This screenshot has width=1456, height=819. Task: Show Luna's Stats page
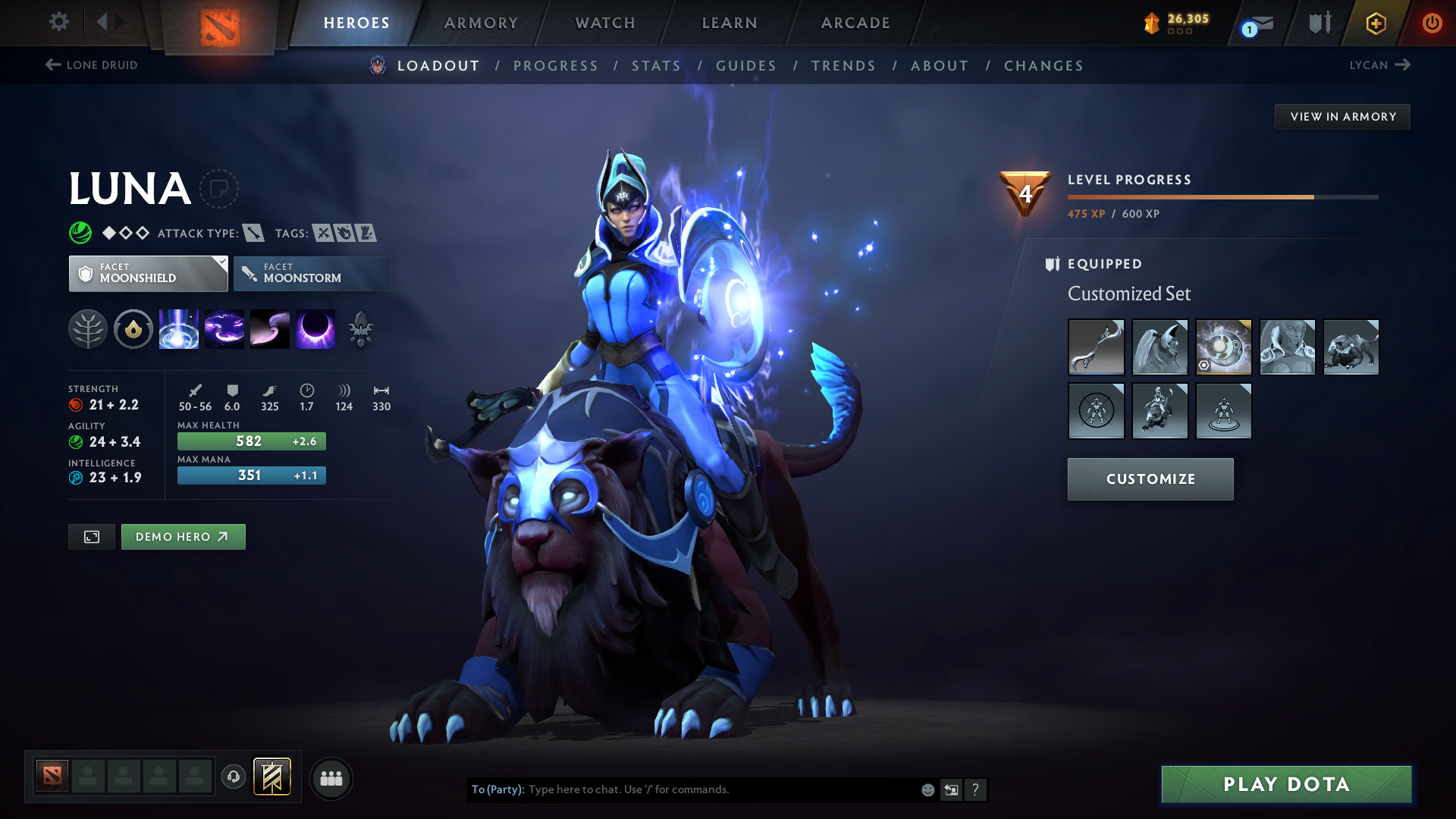coord(656,66)
